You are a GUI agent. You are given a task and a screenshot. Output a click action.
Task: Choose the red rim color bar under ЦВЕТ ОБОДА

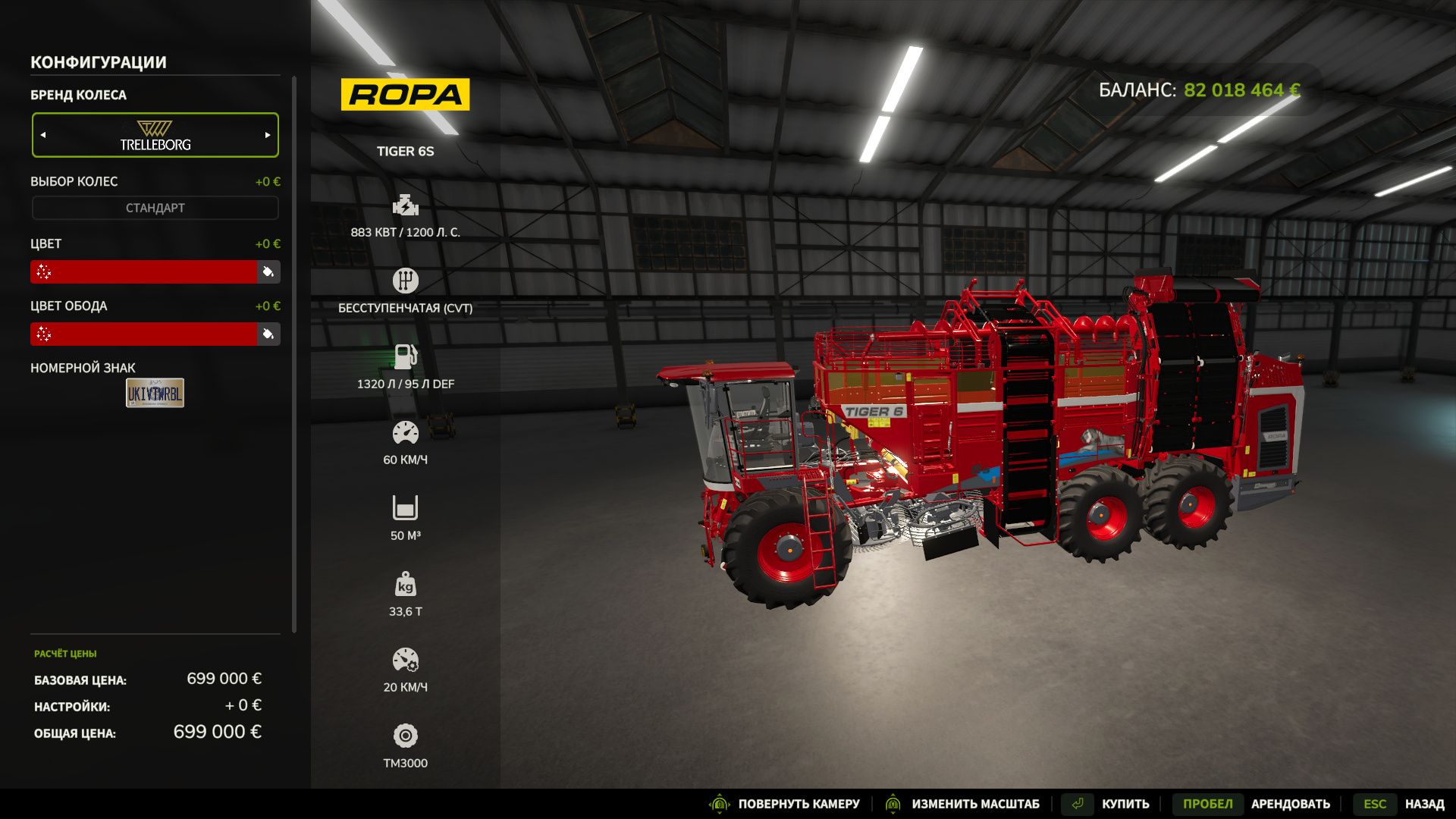(144, 334)
